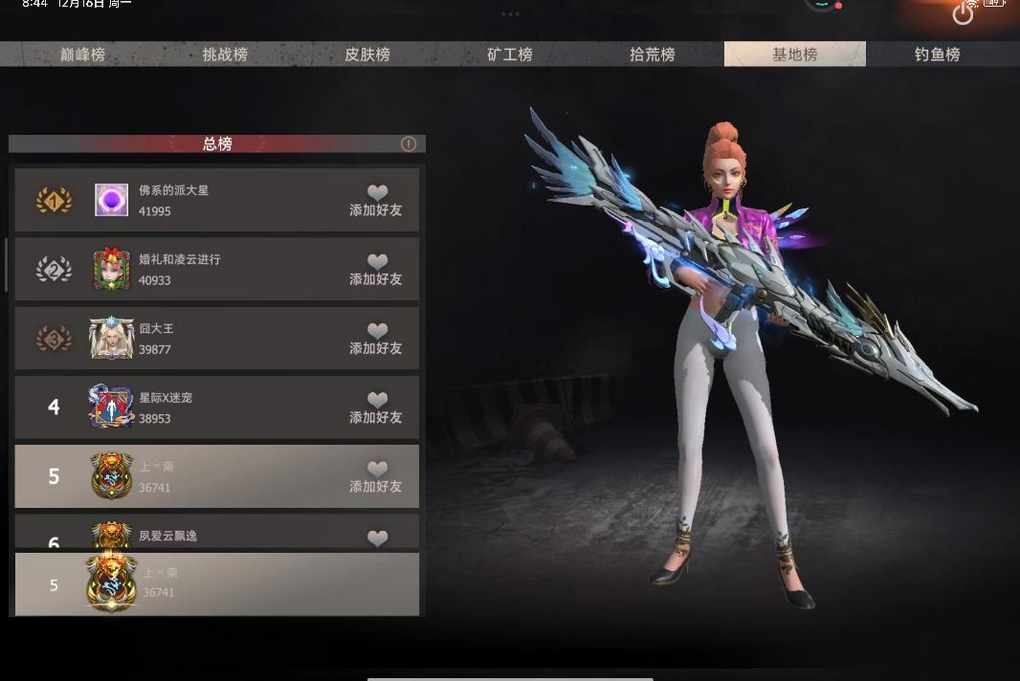Open the 钓鱼榜 fishing ranking tab
Screen dimensions: 1020x681
point(937,54)
